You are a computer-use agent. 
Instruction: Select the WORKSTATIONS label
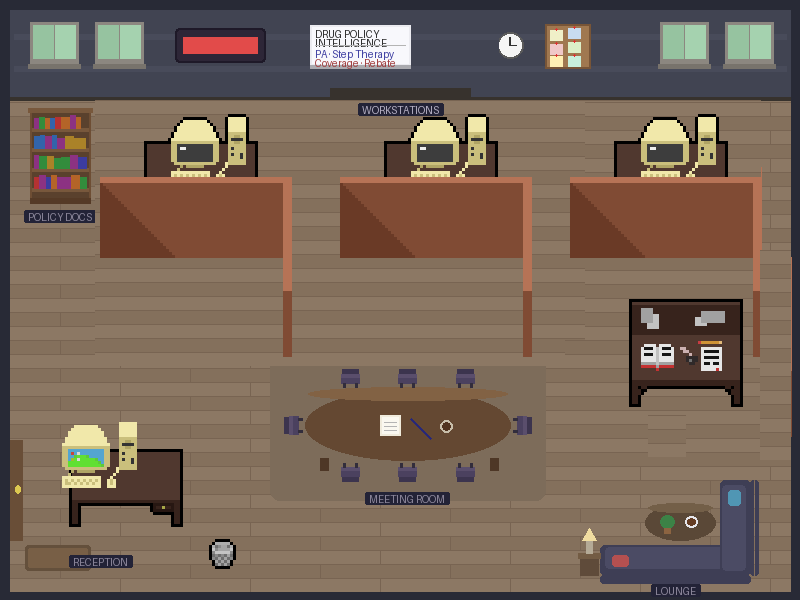[400, 110]
